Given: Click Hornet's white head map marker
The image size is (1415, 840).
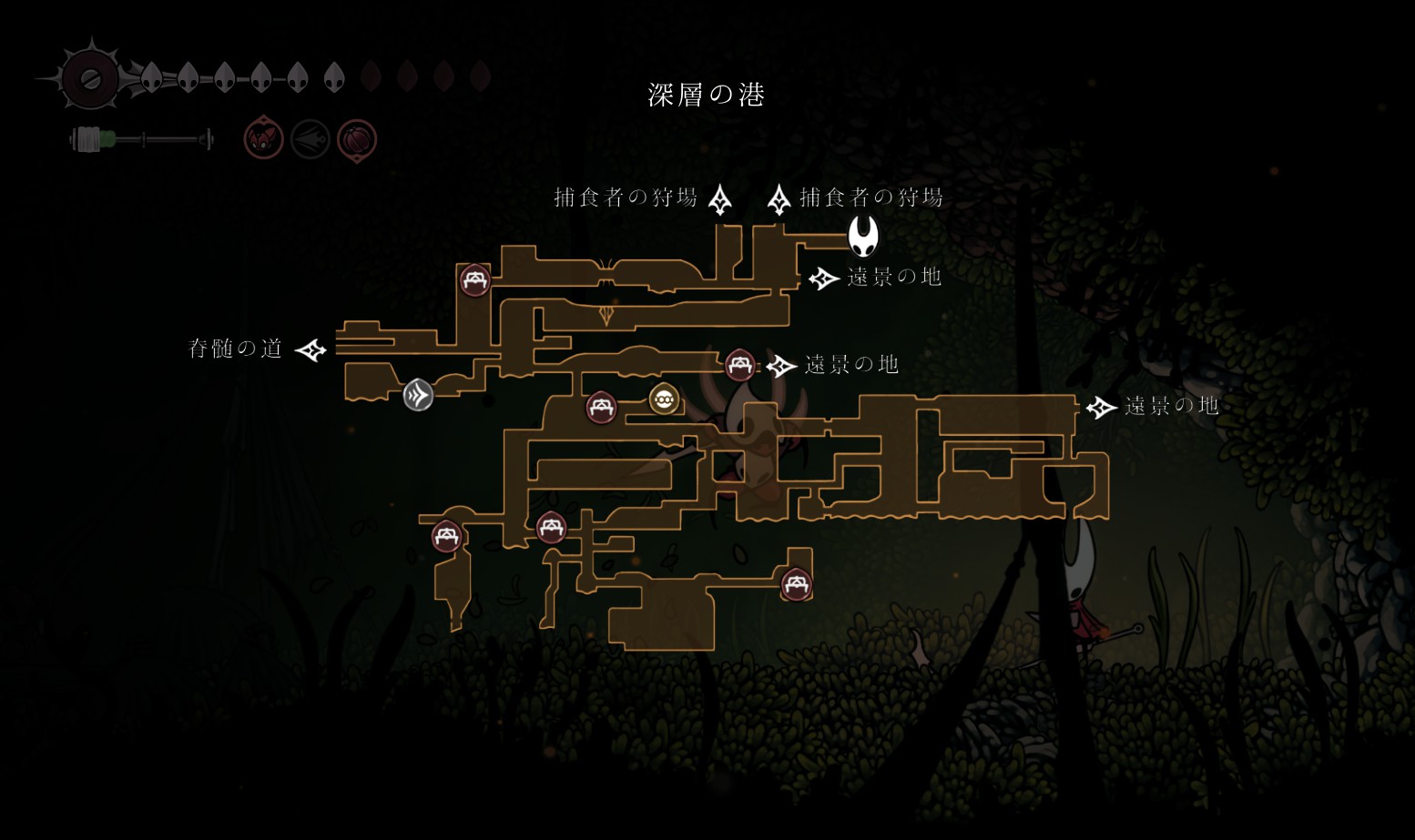Looking at the screenshot, I should tap(863, 236).
